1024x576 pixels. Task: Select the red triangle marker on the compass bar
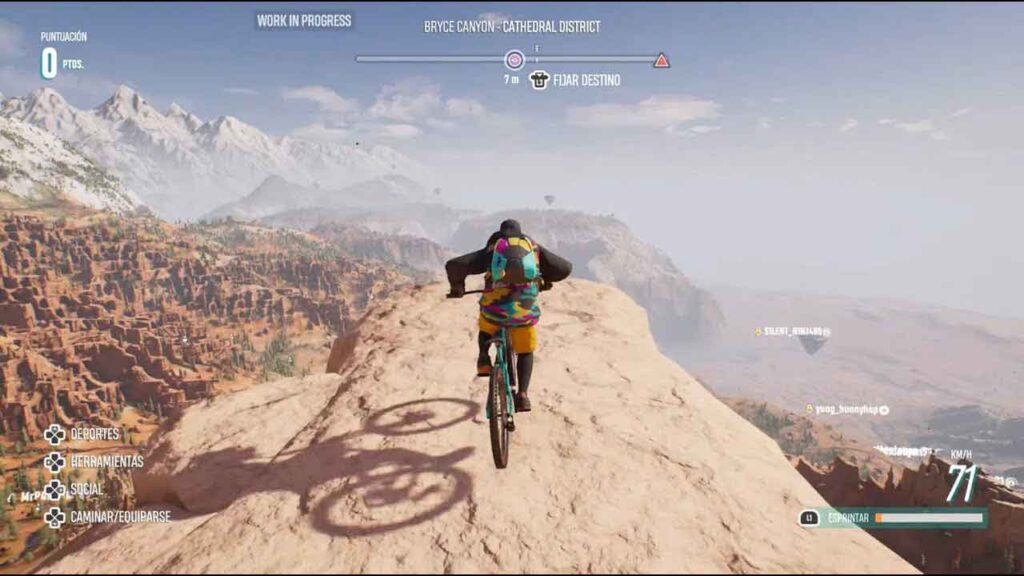(661, 60)
